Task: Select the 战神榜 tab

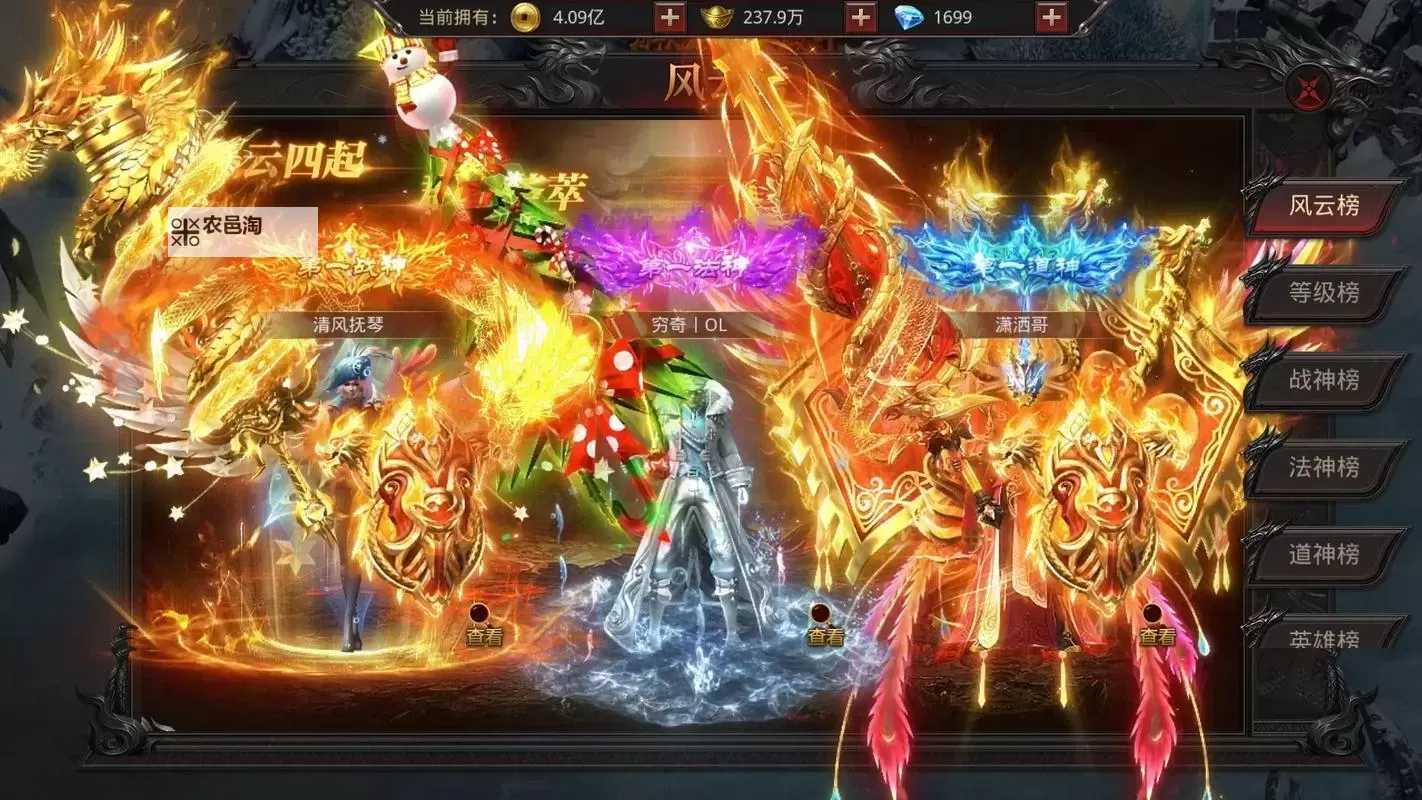Action: tap(1323, 380)
